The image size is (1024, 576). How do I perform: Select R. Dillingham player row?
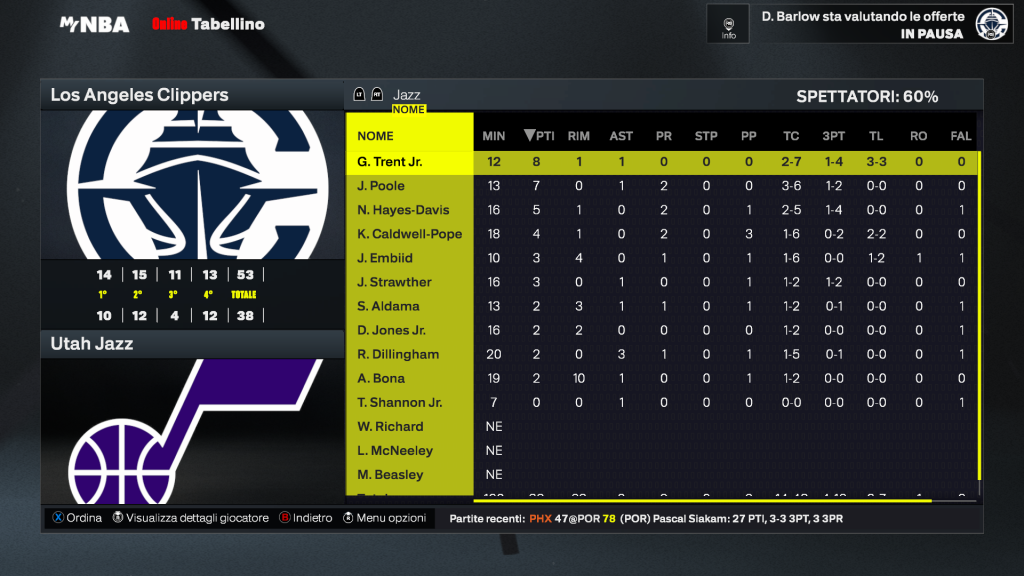(x=397, y=354)
